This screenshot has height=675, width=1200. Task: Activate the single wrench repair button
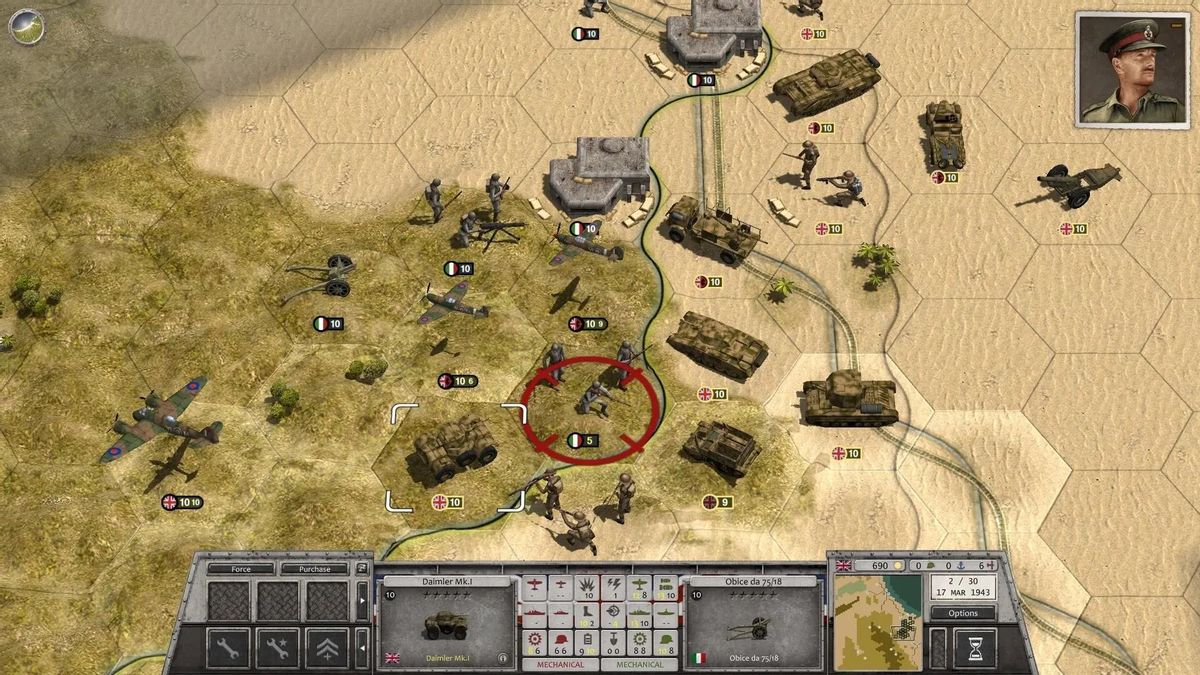pos(228,647)
